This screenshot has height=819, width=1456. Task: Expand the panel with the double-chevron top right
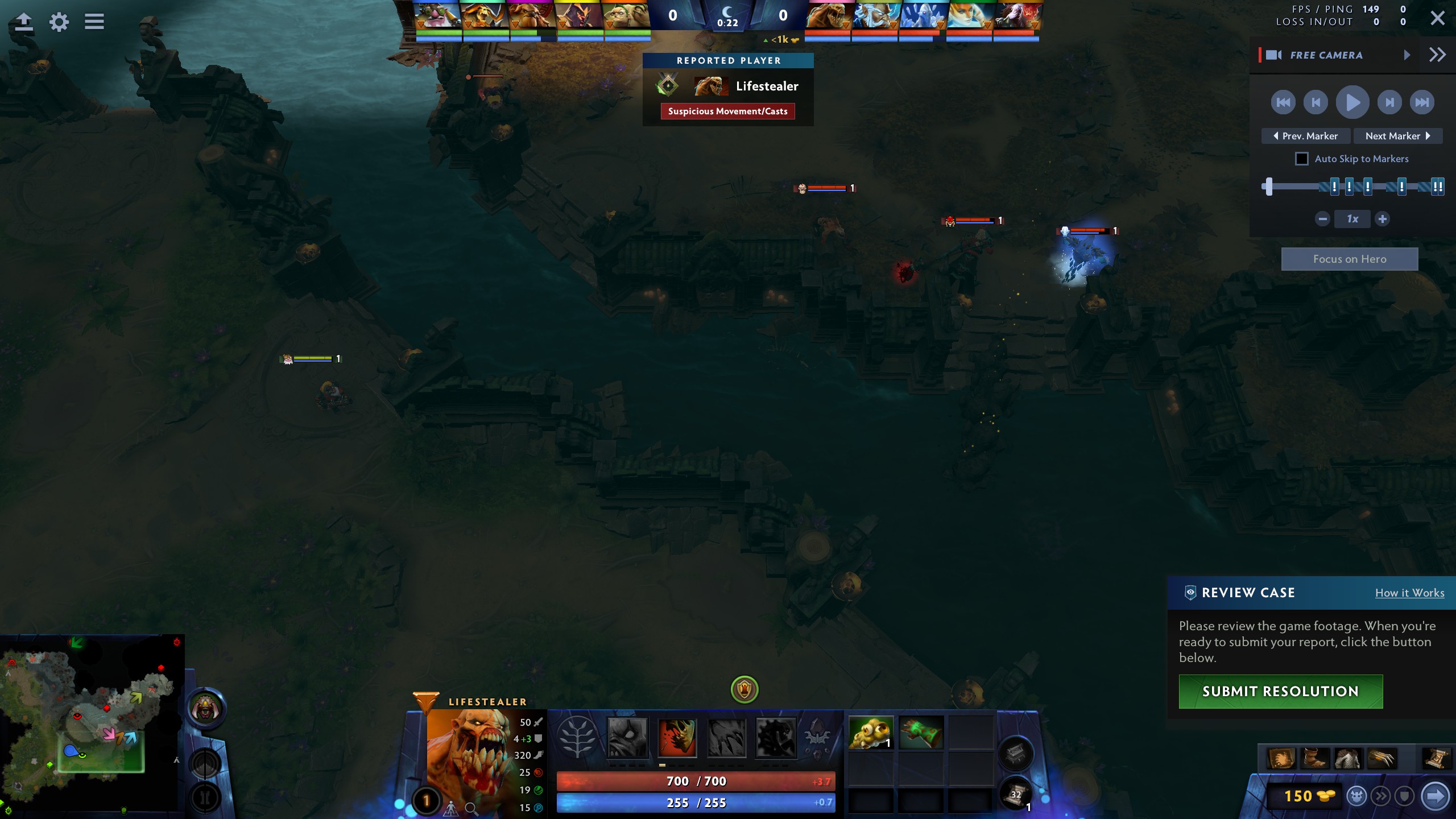click(1437, 54)
